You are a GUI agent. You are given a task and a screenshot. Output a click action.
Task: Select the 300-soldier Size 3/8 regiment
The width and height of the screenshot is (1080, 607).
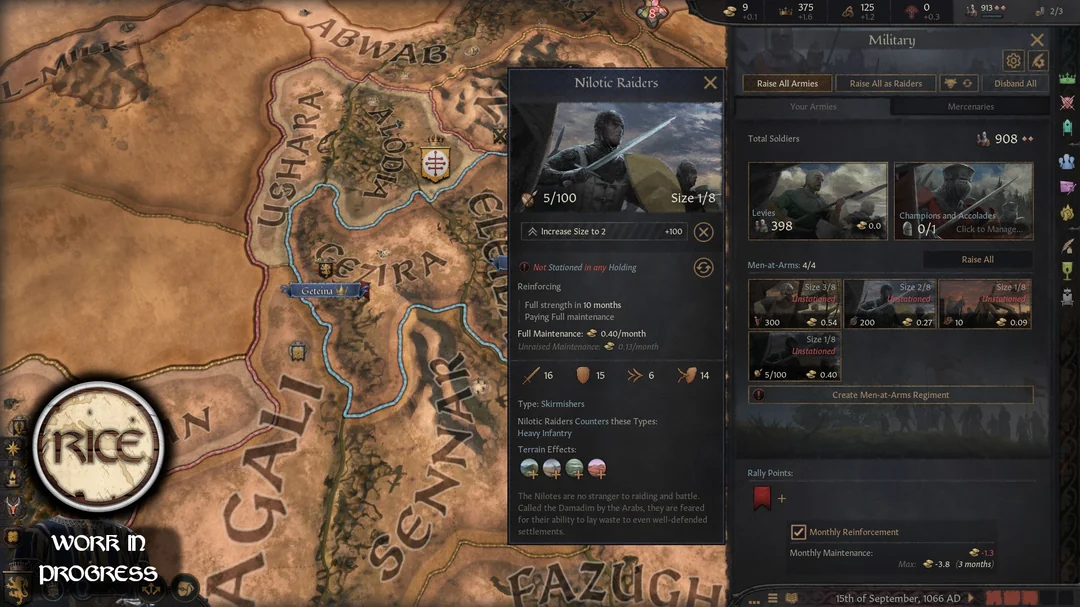[794, 304]
